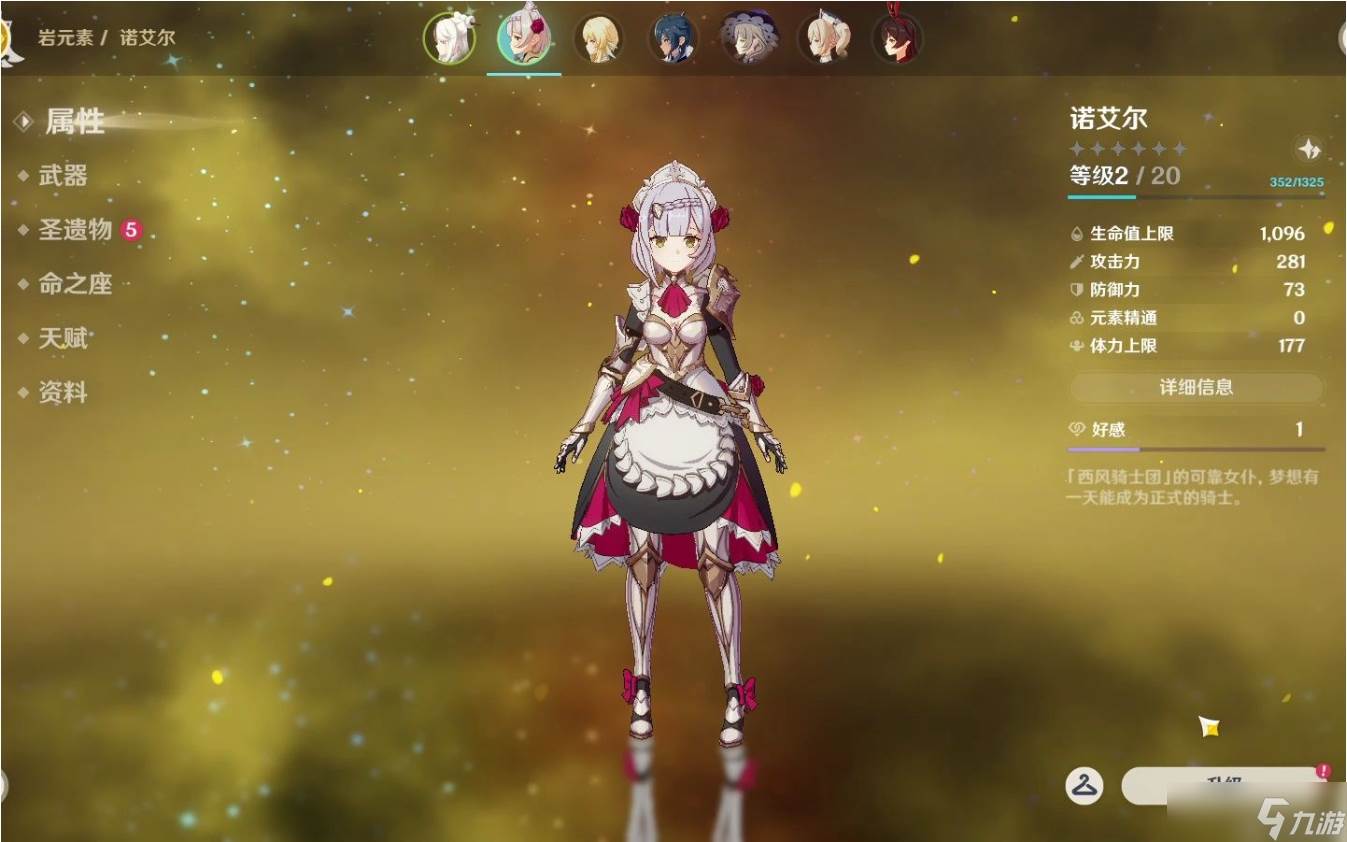Open the 属性 attributes section
This screenshot has height=842, width=1347.
75,122
